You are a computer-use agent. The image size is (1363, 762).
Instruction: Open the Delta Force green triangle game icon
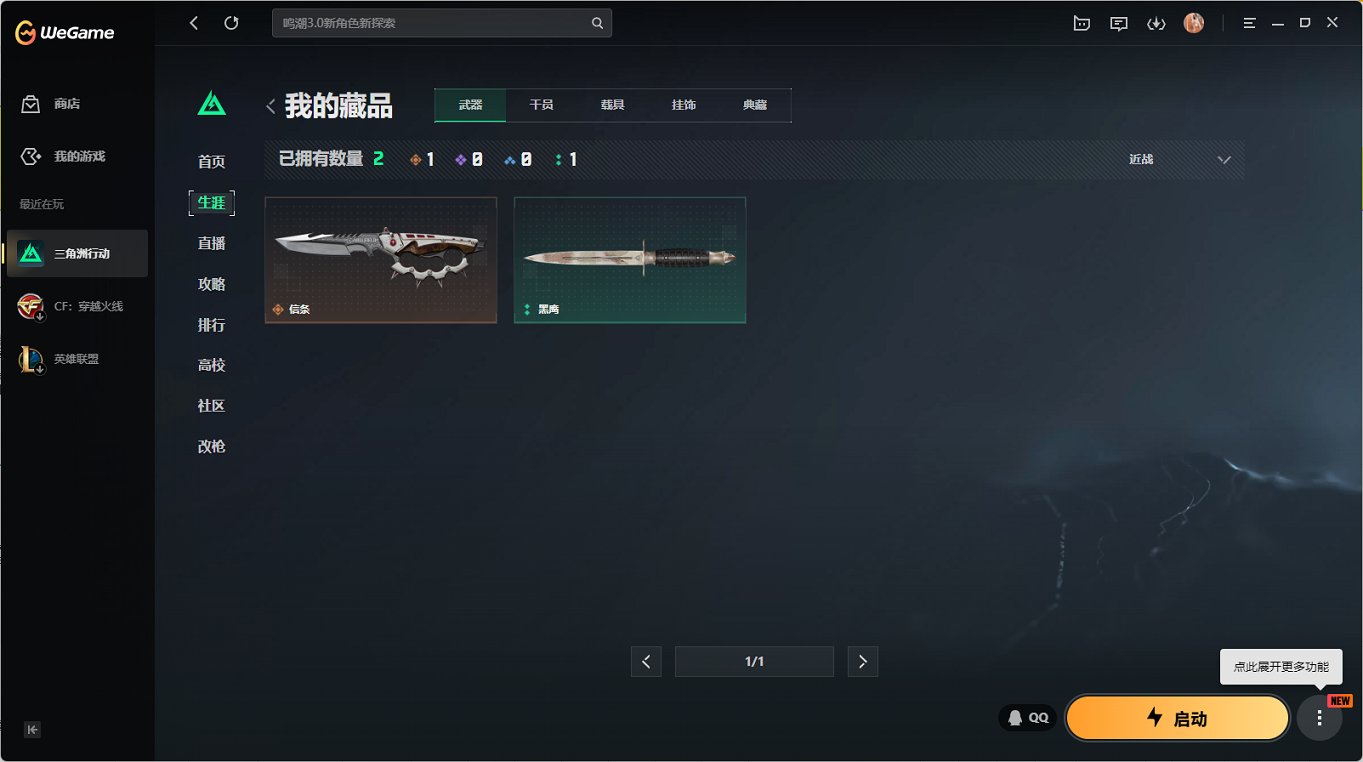click(x=211, y=103)
